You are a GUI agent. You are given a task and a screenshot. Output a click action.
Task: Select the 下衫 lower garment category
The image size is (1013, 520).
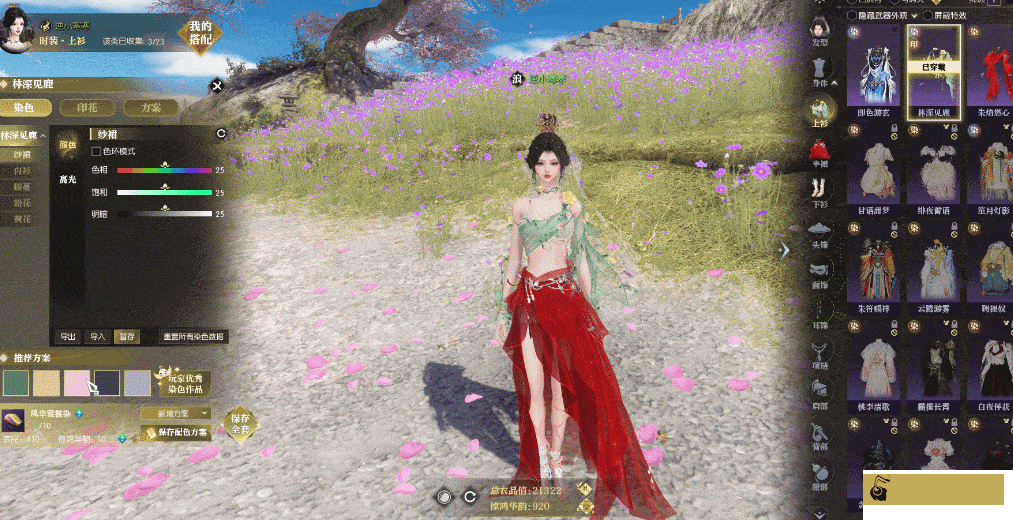pyautogui.click(x=820, y=190)
